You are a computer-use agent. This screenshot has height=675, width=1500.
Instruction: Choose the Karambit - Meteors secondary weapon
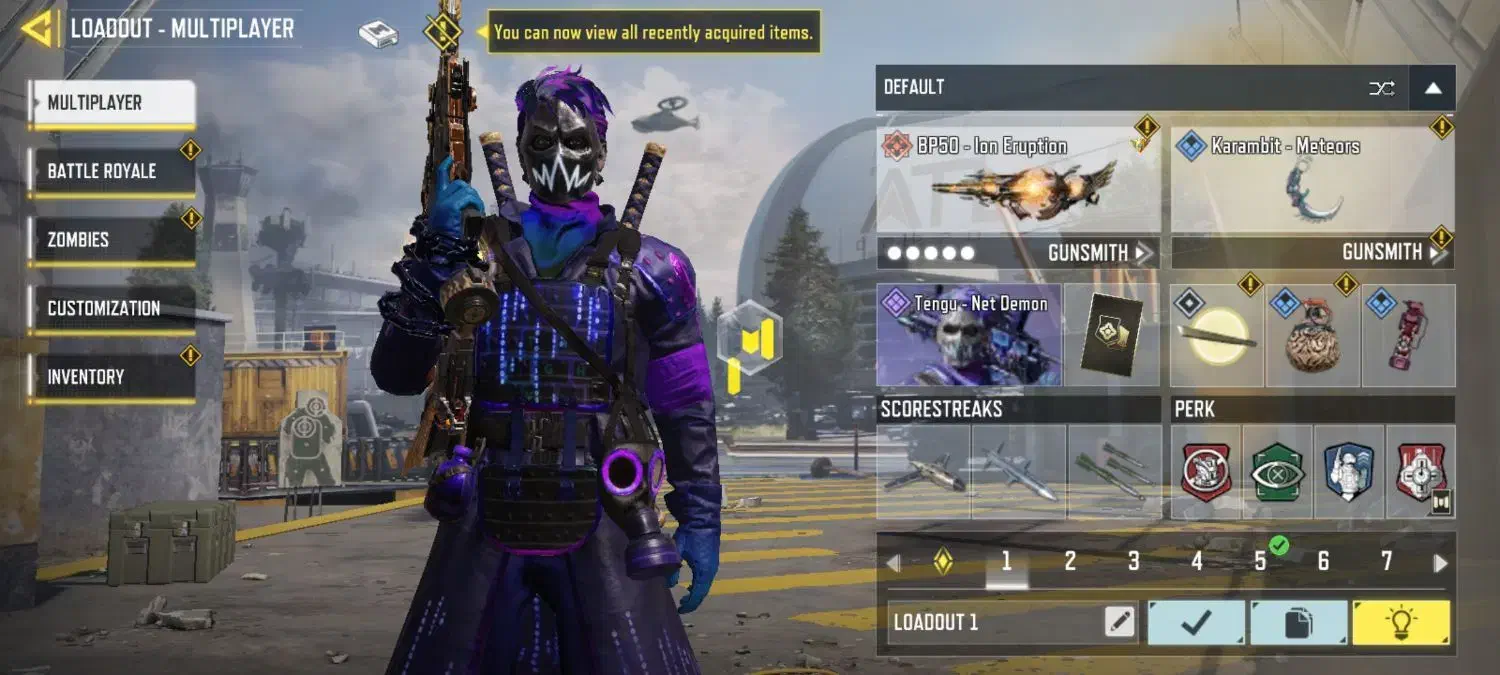pos(1312,182)
